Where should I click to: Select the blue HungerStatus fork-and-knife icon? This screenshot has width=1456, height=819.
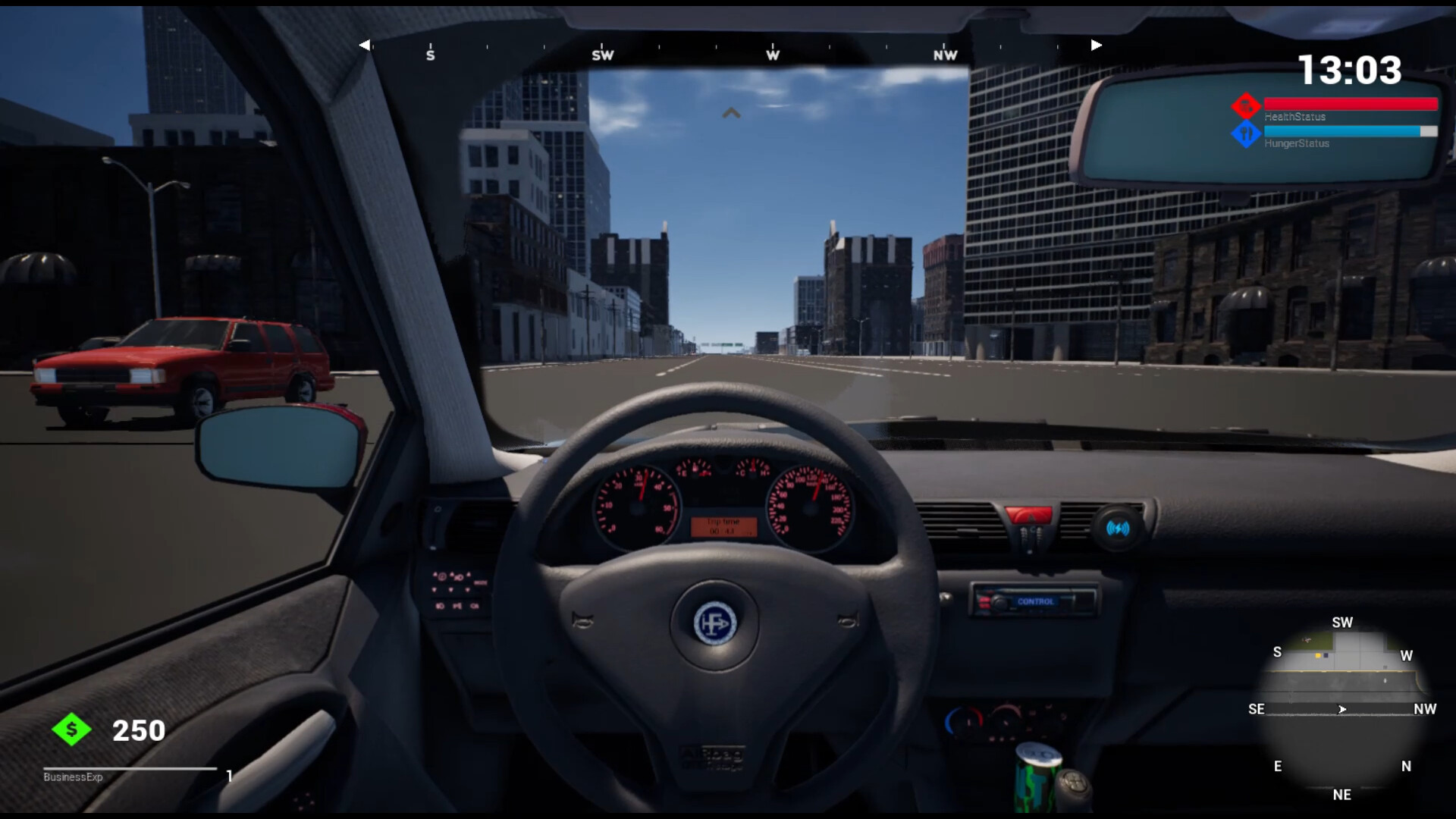tap(1246, 133)
